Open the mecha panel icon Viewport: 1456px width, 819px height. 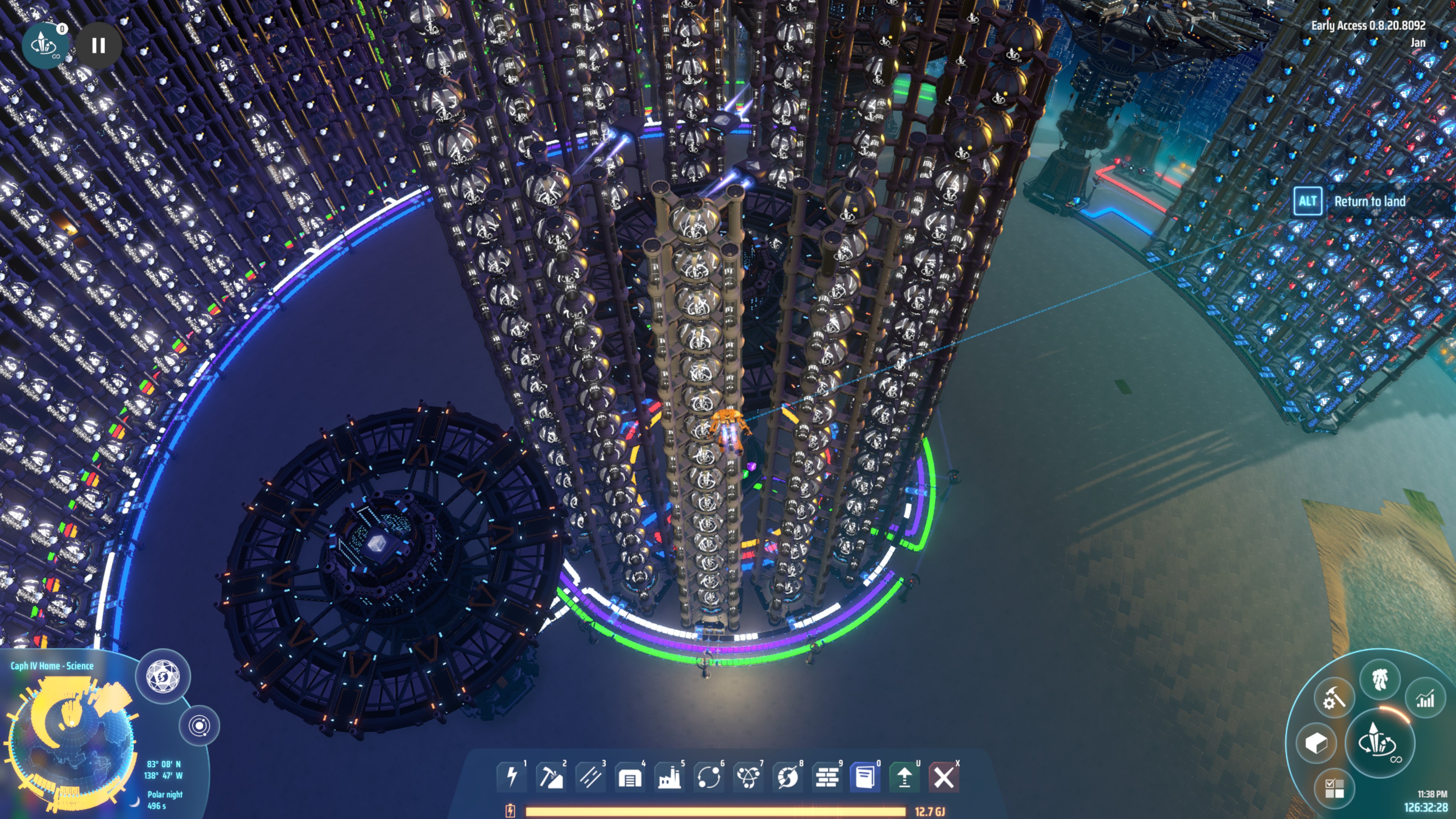1380,679
